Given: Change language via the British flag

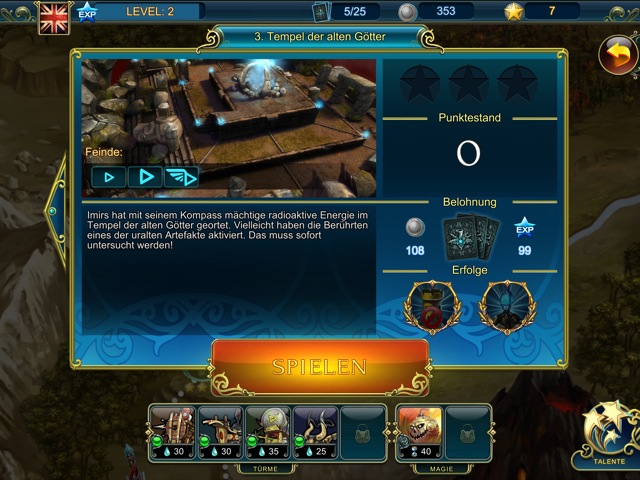Looking at the screenshot, I should tap(52, 17).
